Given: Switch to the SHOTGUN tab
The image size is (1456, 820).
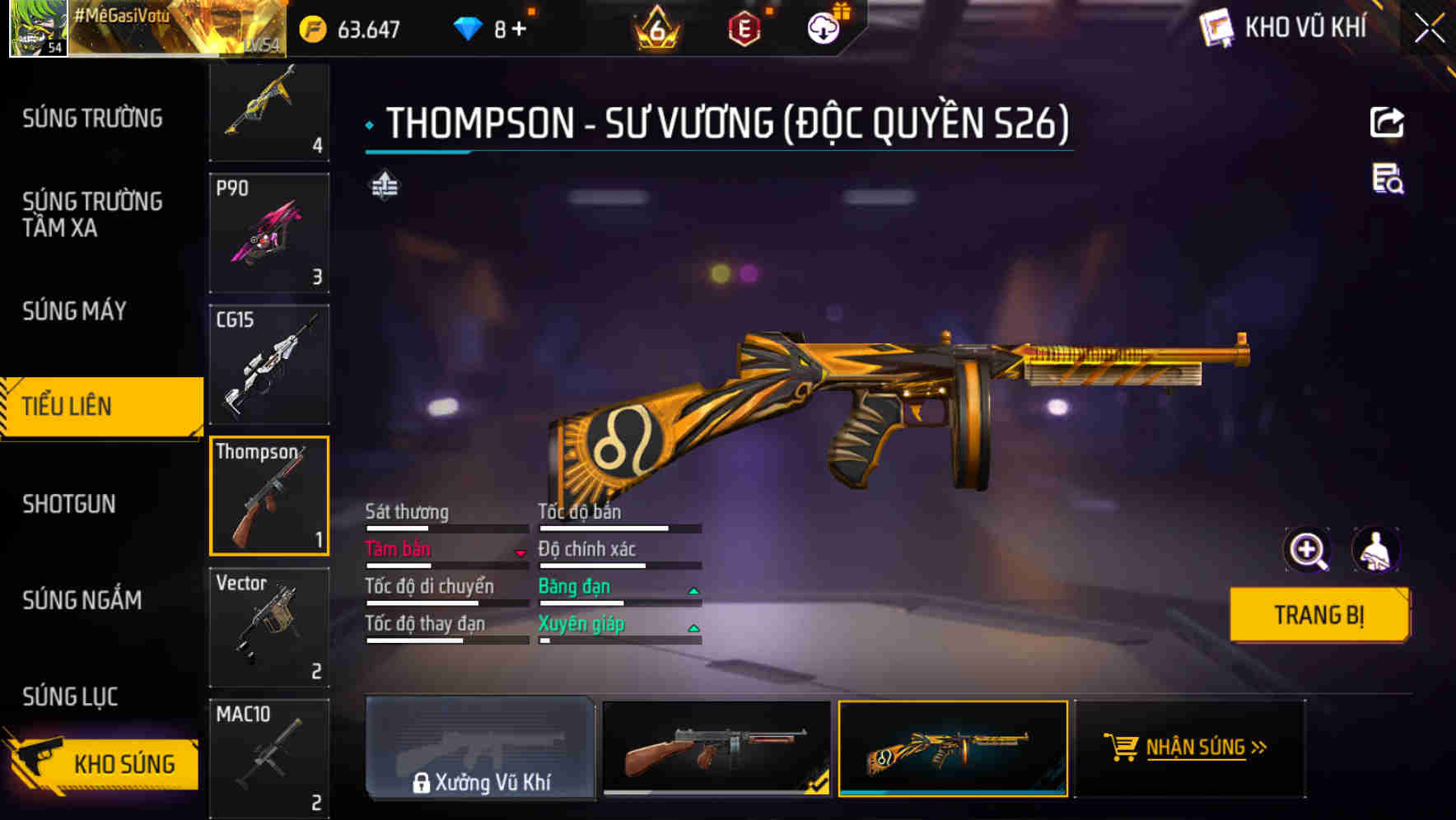Looking at the screenshot, I should 70,503.
